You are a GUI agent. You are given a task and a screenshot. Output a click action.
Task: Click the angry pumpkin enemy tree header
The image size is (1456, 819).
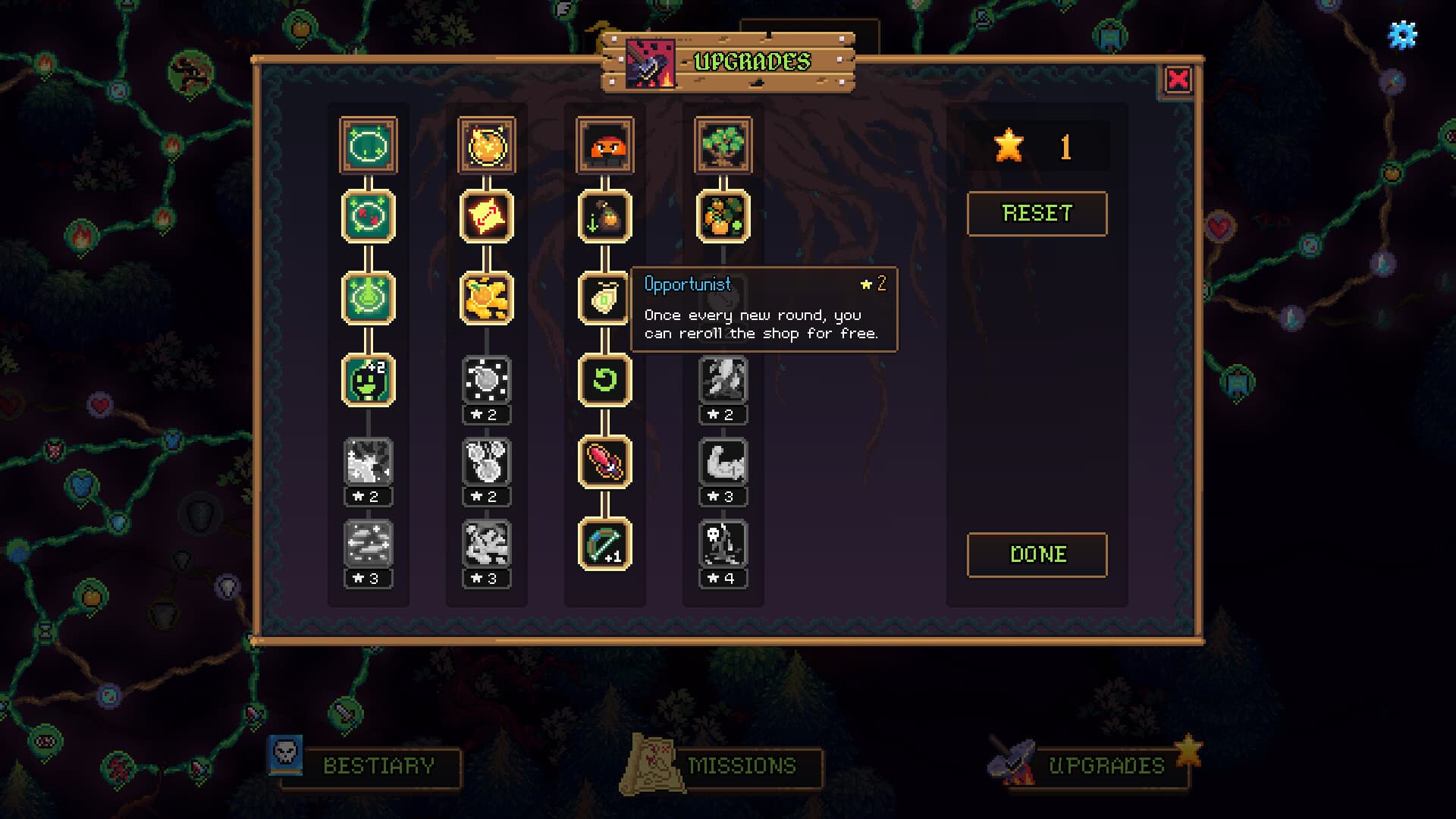(x=604, y=146)
